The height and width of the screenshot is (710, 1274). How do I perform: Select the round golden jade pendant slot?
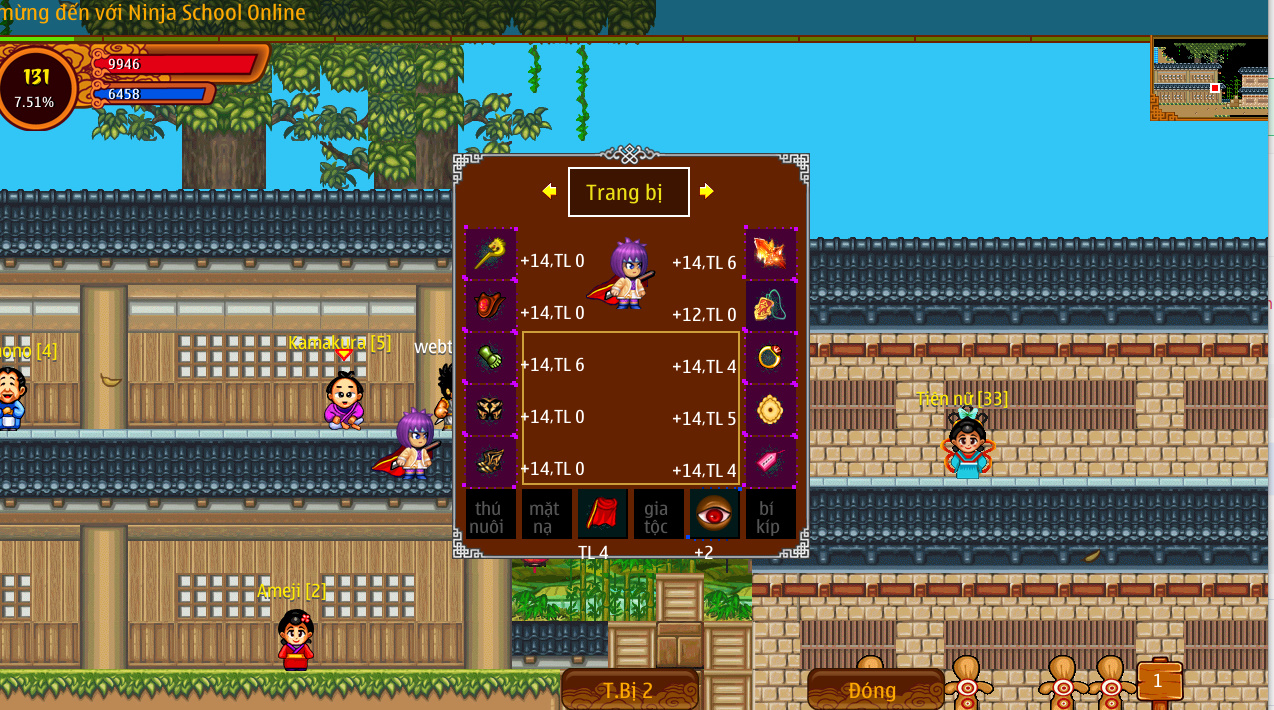click(x=771, y=410)
